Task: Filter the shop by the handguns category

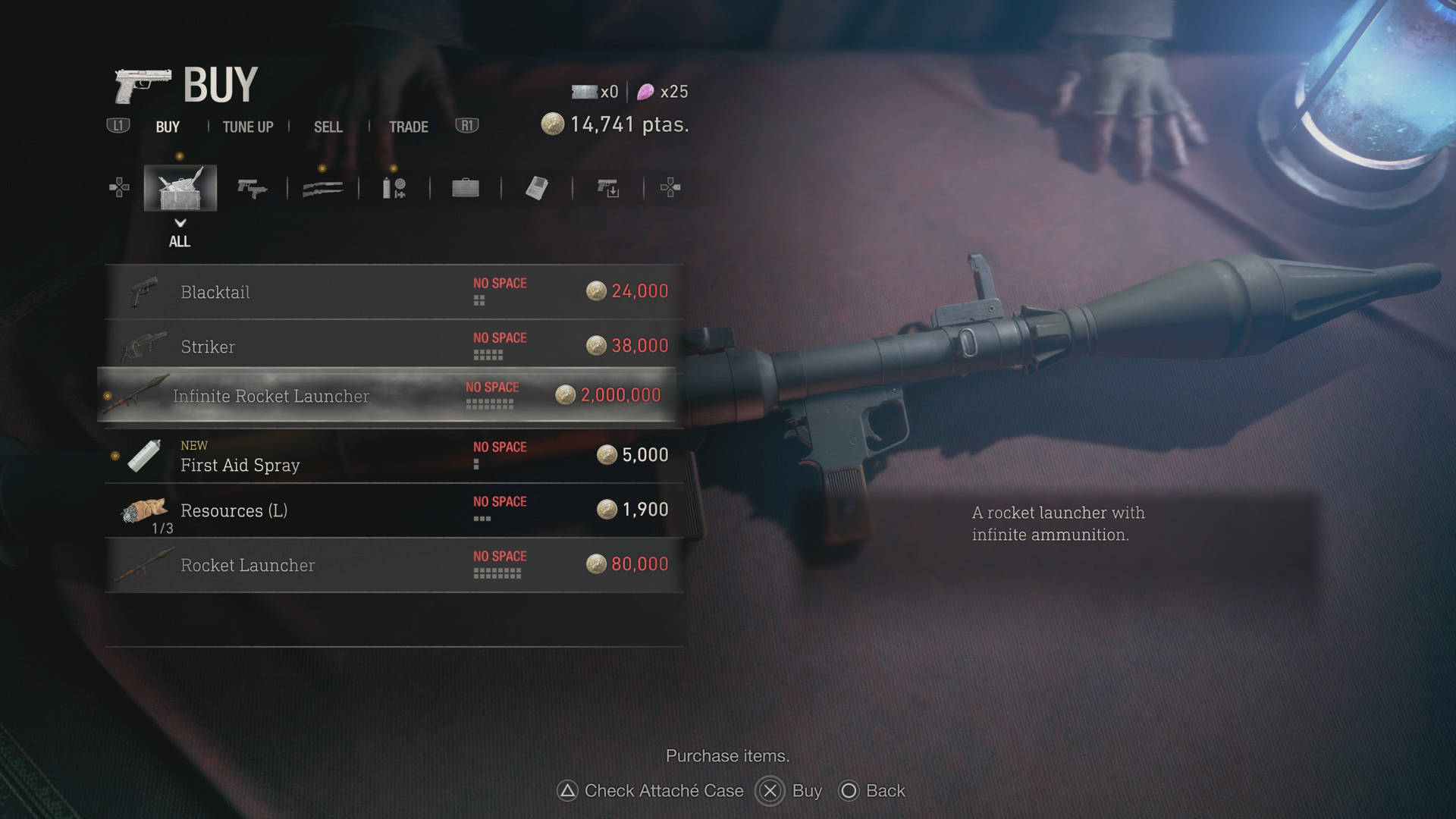Action: [252, 188]
